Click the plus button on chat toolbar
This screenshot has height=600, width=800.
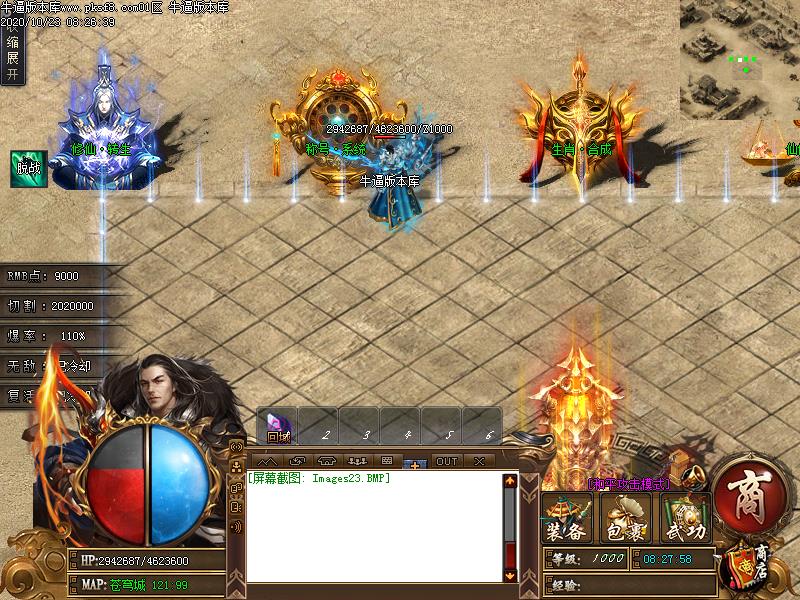click(414, 463)
